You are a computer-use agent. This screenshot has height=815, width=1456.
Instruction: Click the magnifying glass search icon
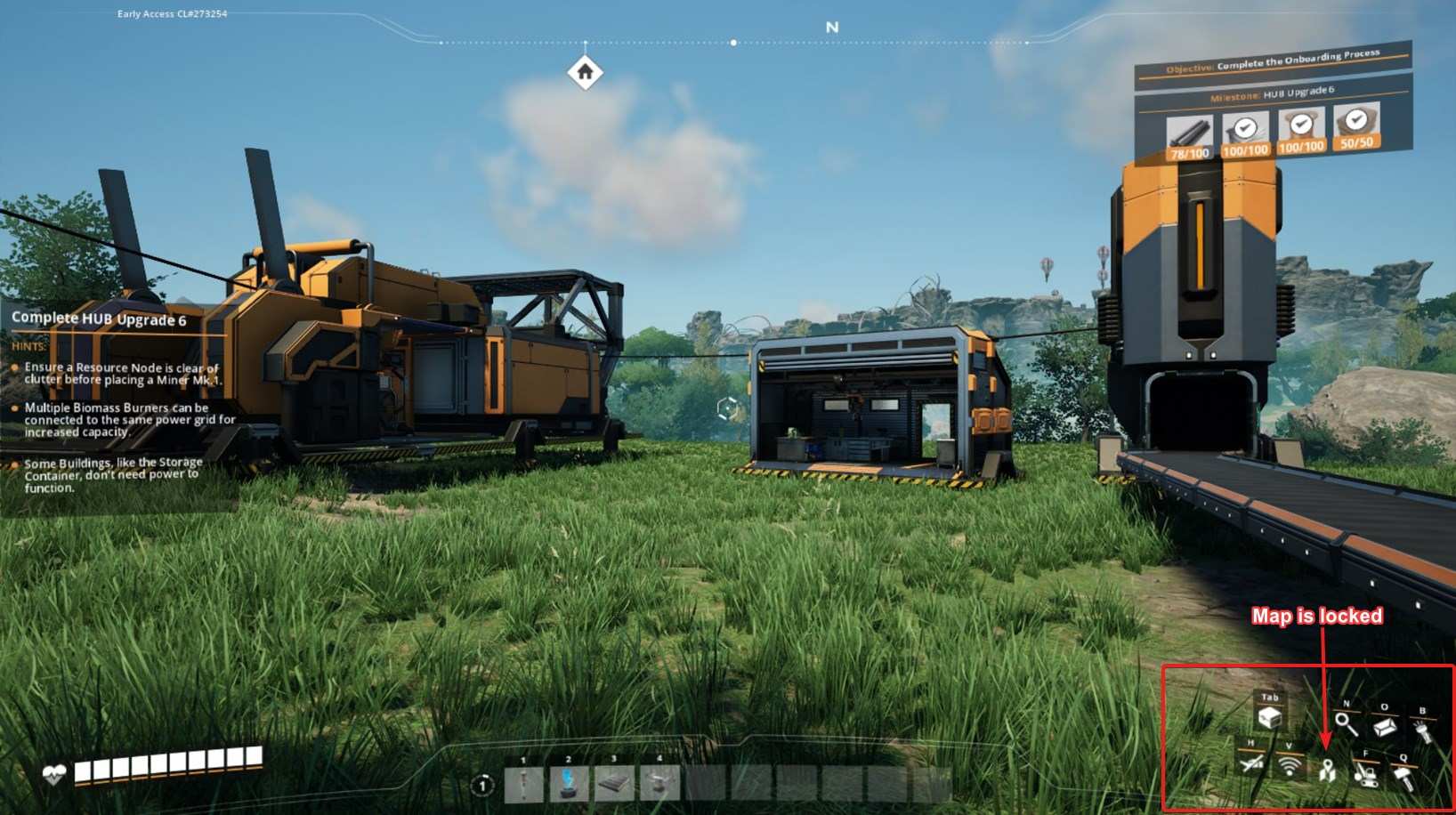pos(1346,724)
